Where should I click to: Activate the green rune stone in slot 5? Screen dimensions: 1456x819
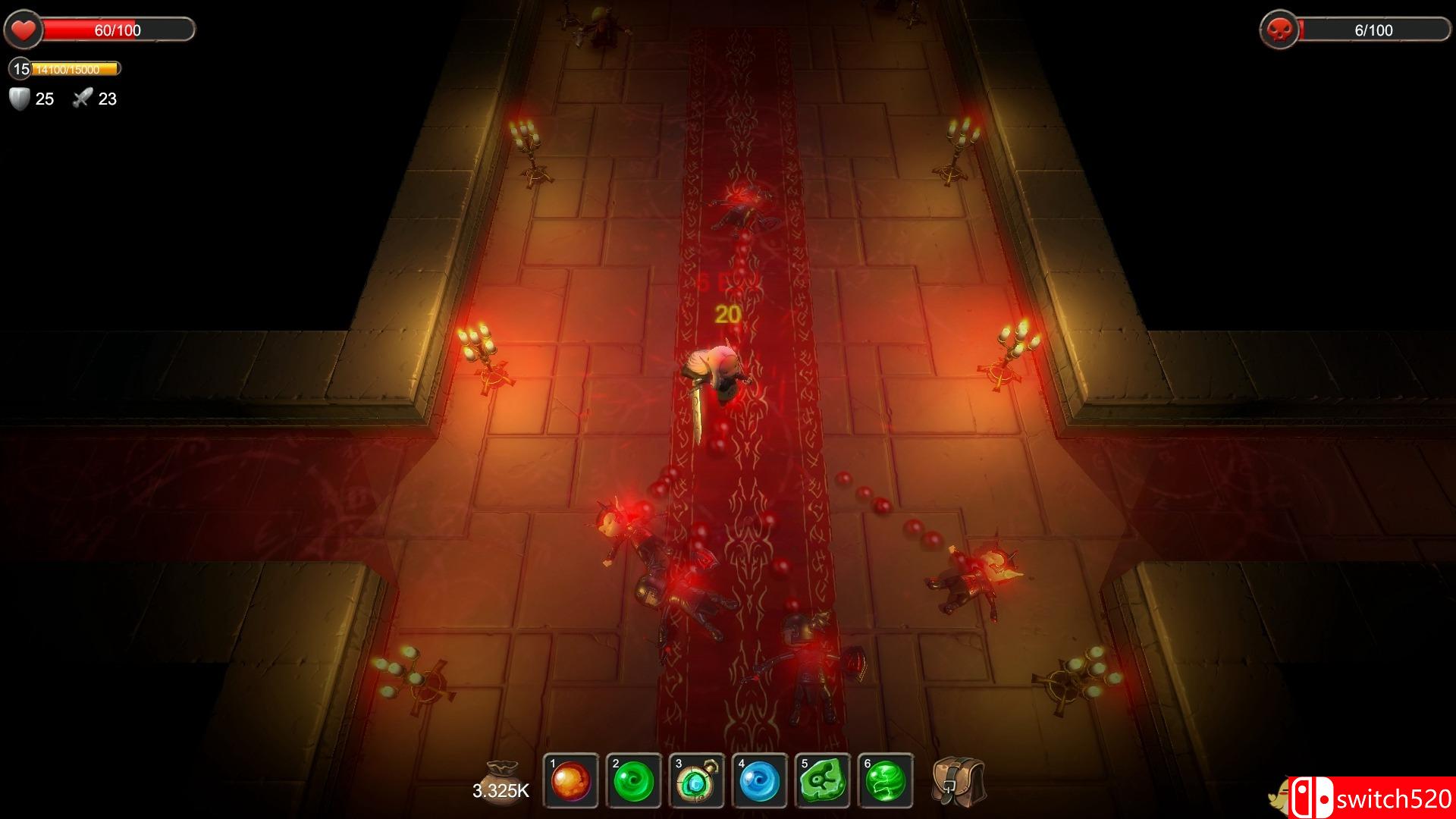pos(823,781)
